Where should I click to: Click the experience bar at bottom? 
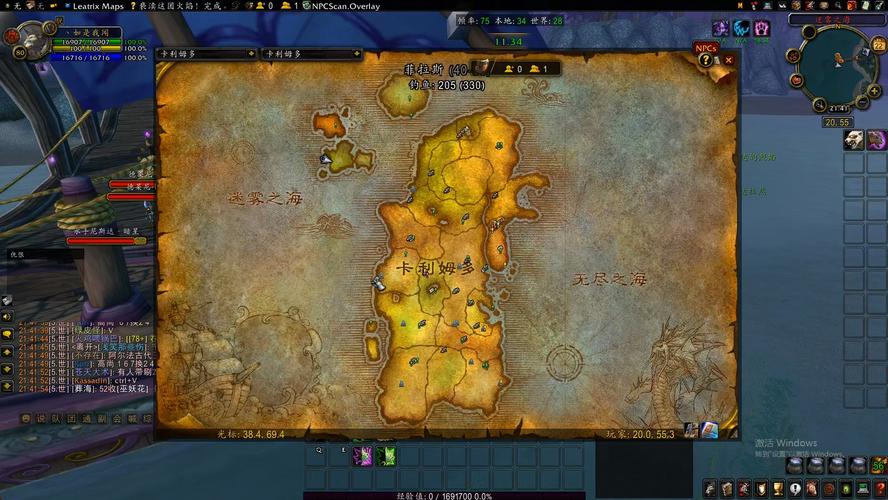[444, 495]
